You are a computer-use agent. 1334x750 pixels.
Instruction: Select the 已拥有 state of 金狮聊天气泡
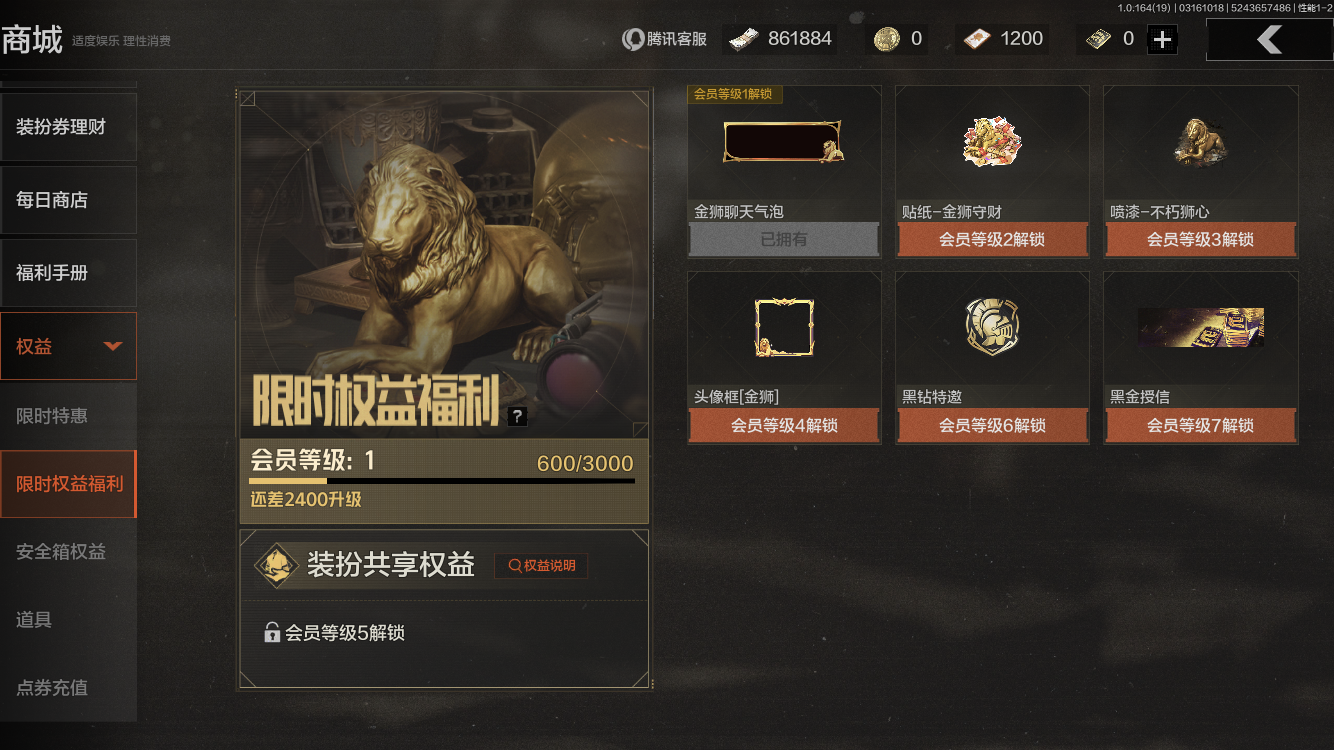784,240
